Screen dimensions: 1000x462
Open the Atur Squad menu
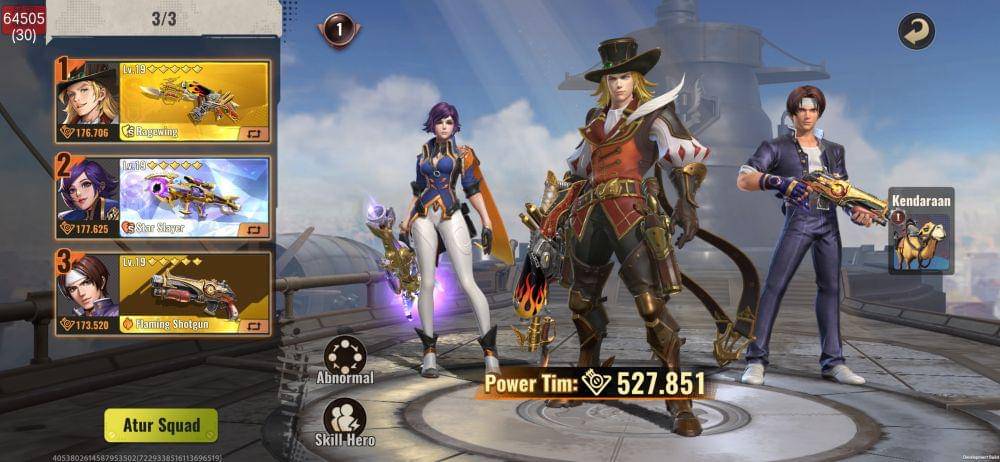click(x=161, y=425)
